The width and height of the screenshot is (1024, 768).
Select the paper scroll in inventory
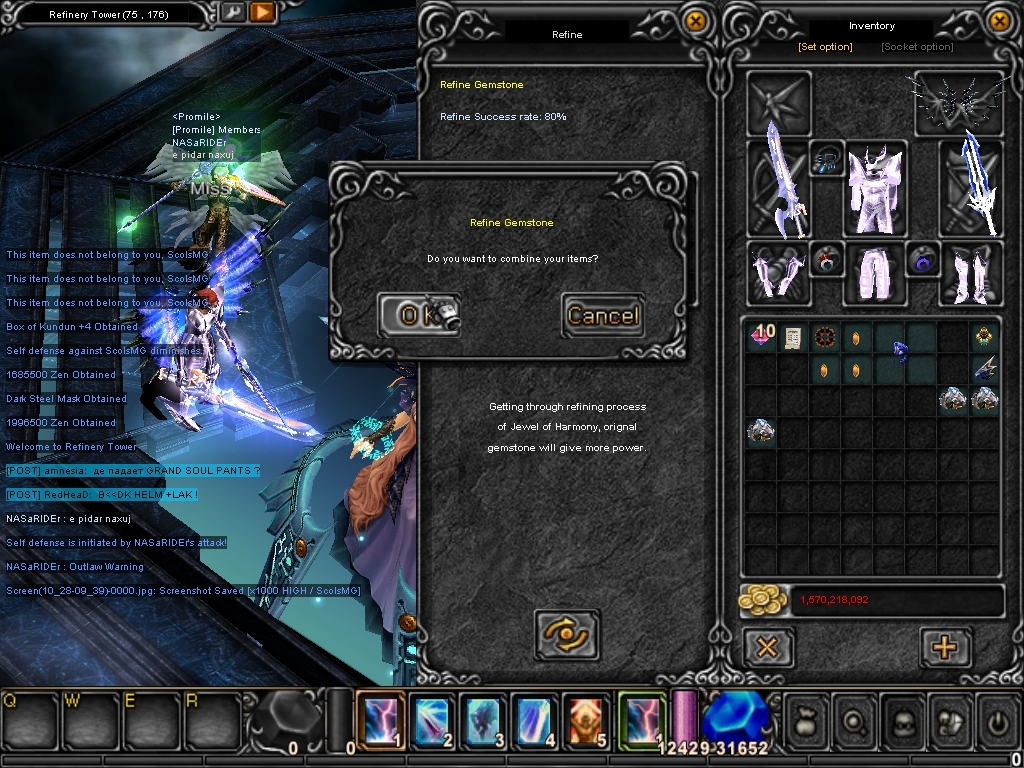(x=793, y=338)
